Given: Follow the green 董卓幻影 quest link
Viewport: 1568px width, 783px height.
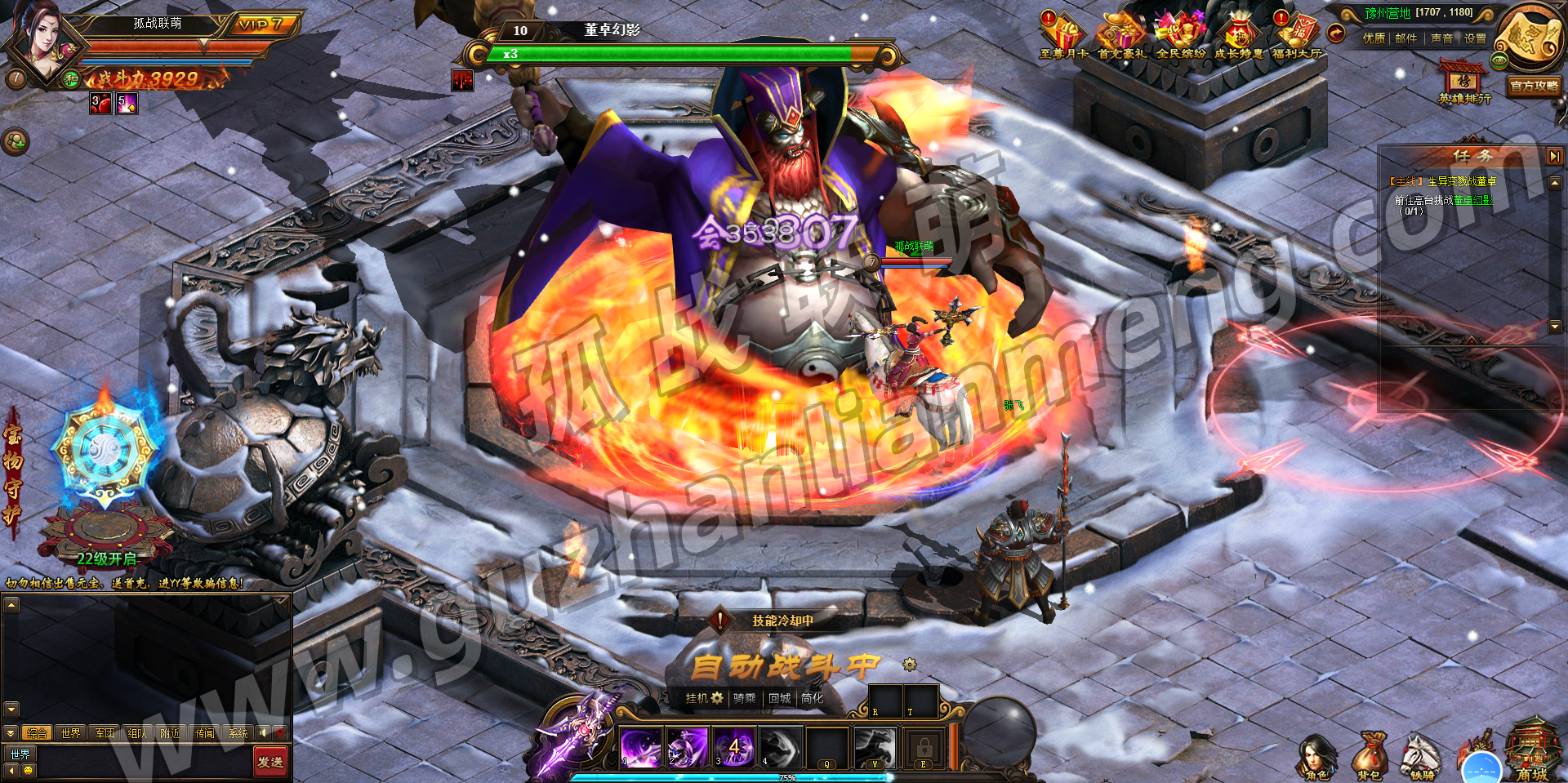Looking at the screenshot, I should pos(1472,200).
